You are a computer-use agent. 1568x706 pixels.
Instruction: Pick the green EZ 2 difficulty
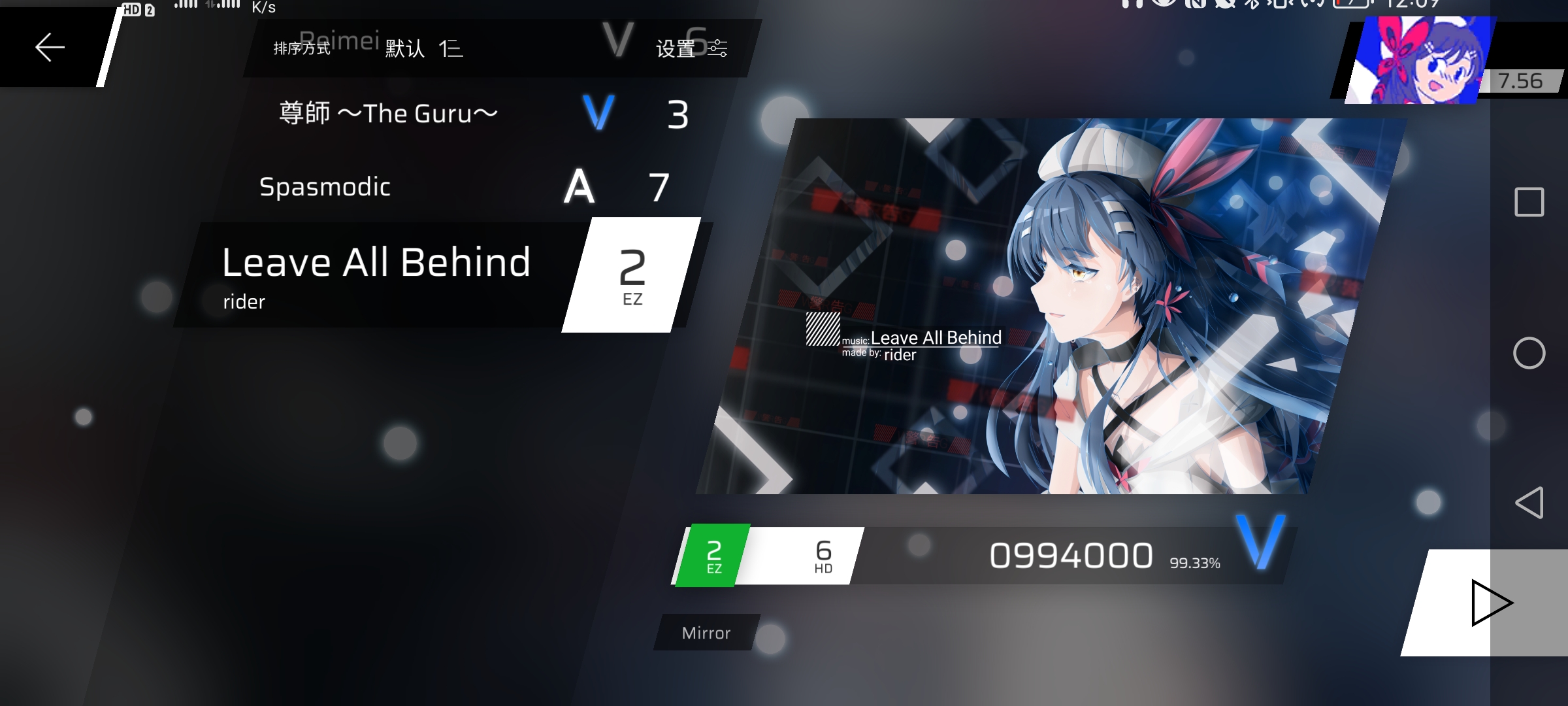tap(713, 556)
